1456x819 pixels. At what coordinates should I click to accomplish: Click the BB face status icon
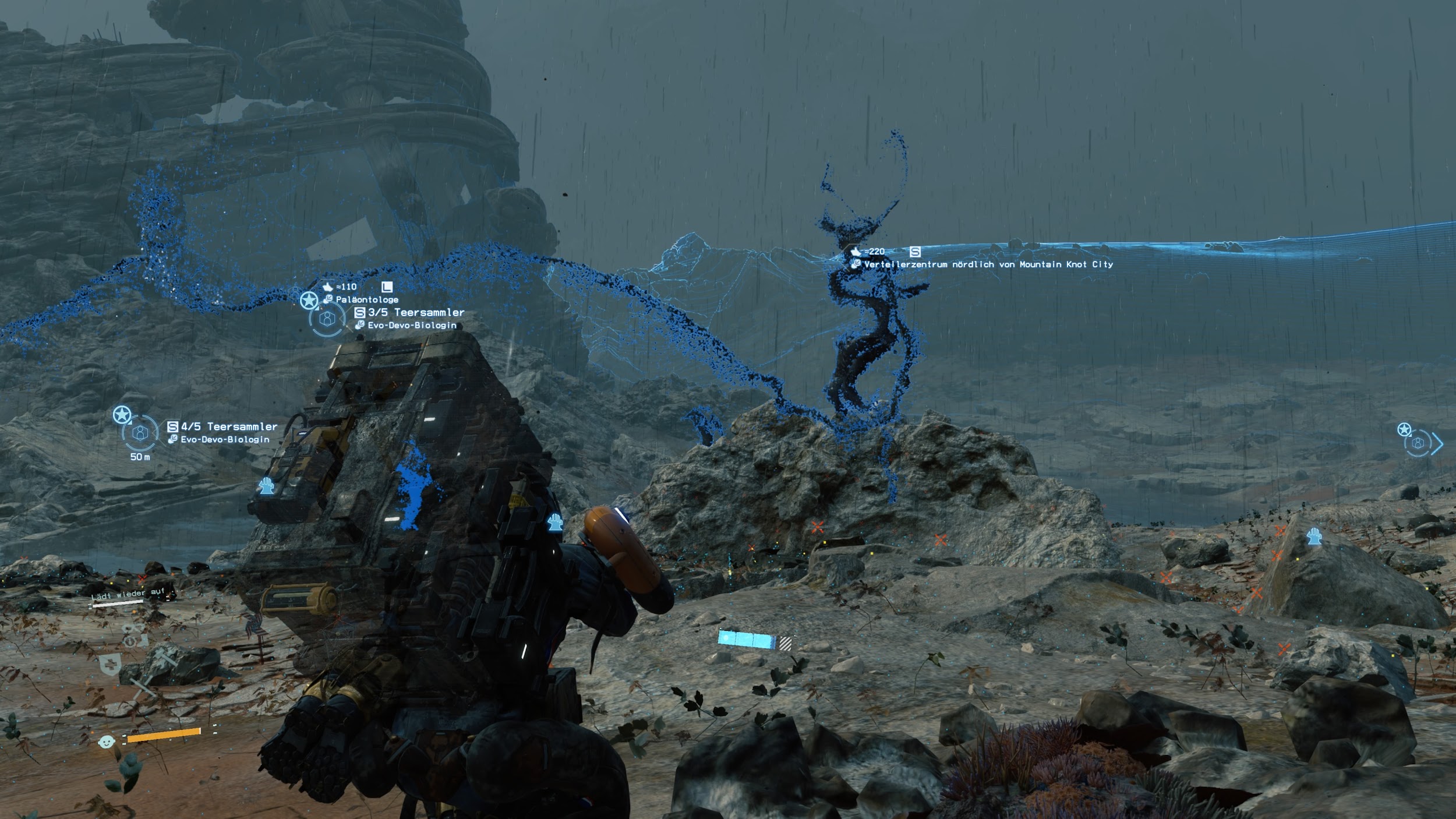[x=106, y=742]
